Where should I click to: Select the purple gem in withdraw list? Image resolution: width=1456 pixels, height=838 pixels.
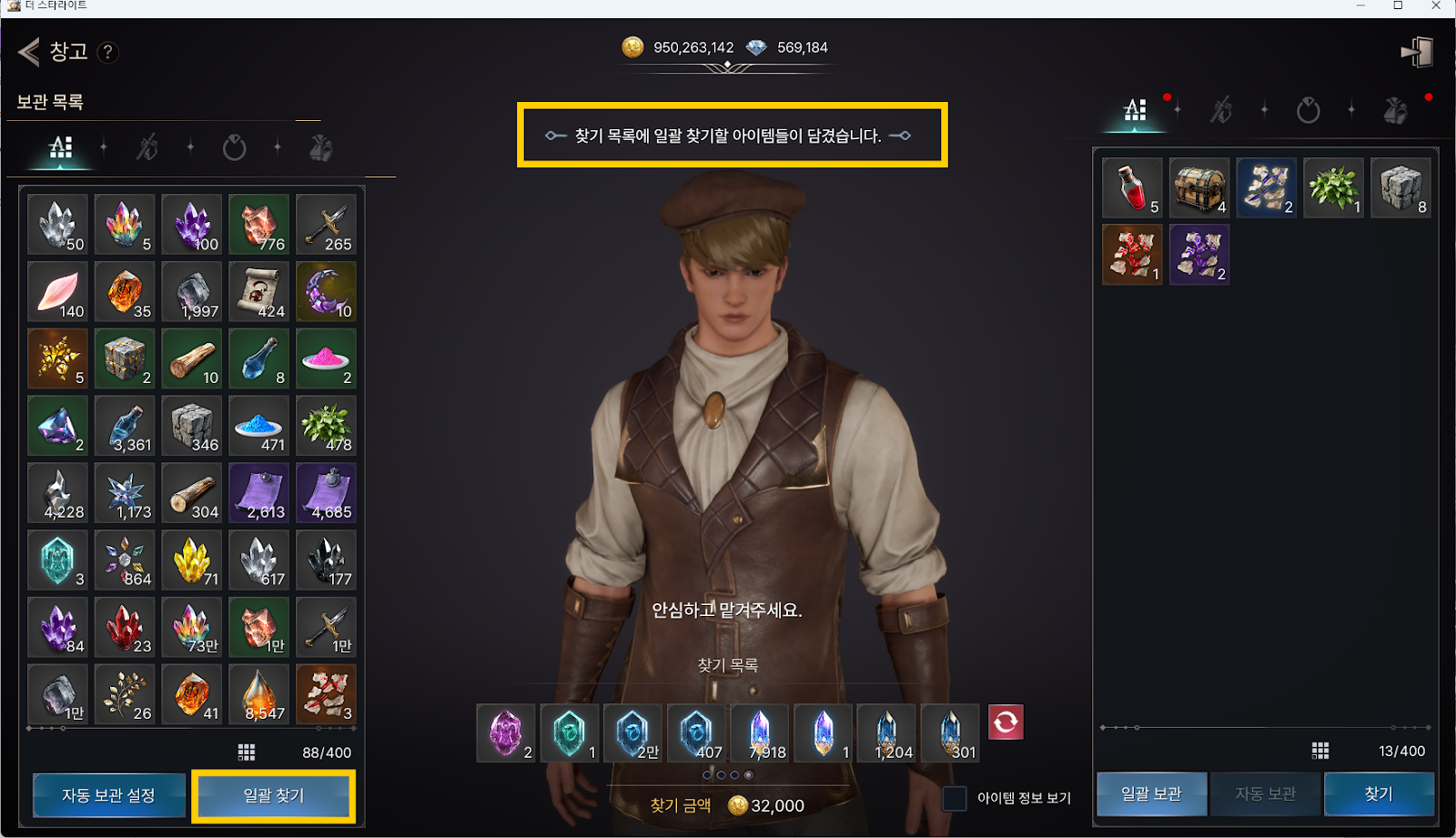(506, 732)
